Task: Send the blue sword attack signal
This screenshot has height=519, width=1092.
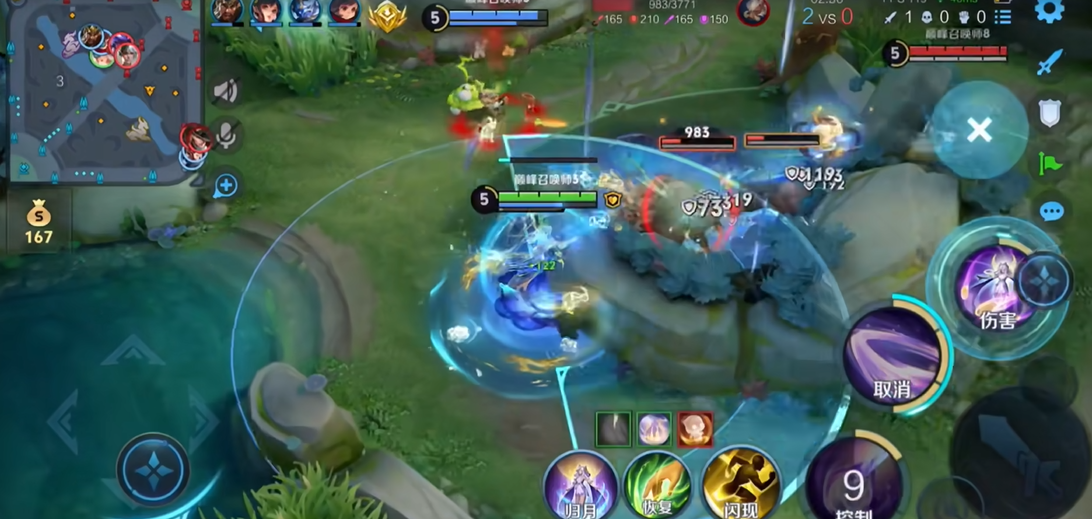Action: (1049, 64)
